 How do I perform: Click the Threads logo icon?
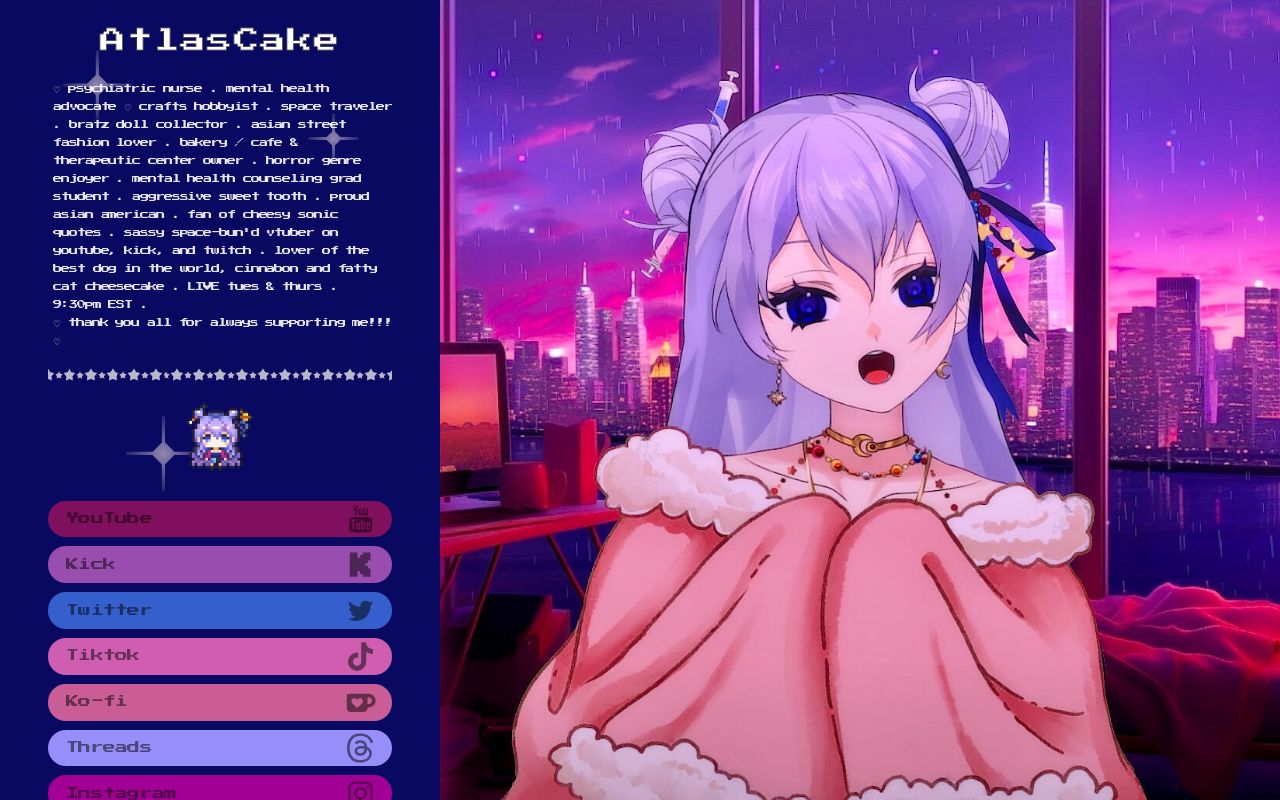pos(359,747)
